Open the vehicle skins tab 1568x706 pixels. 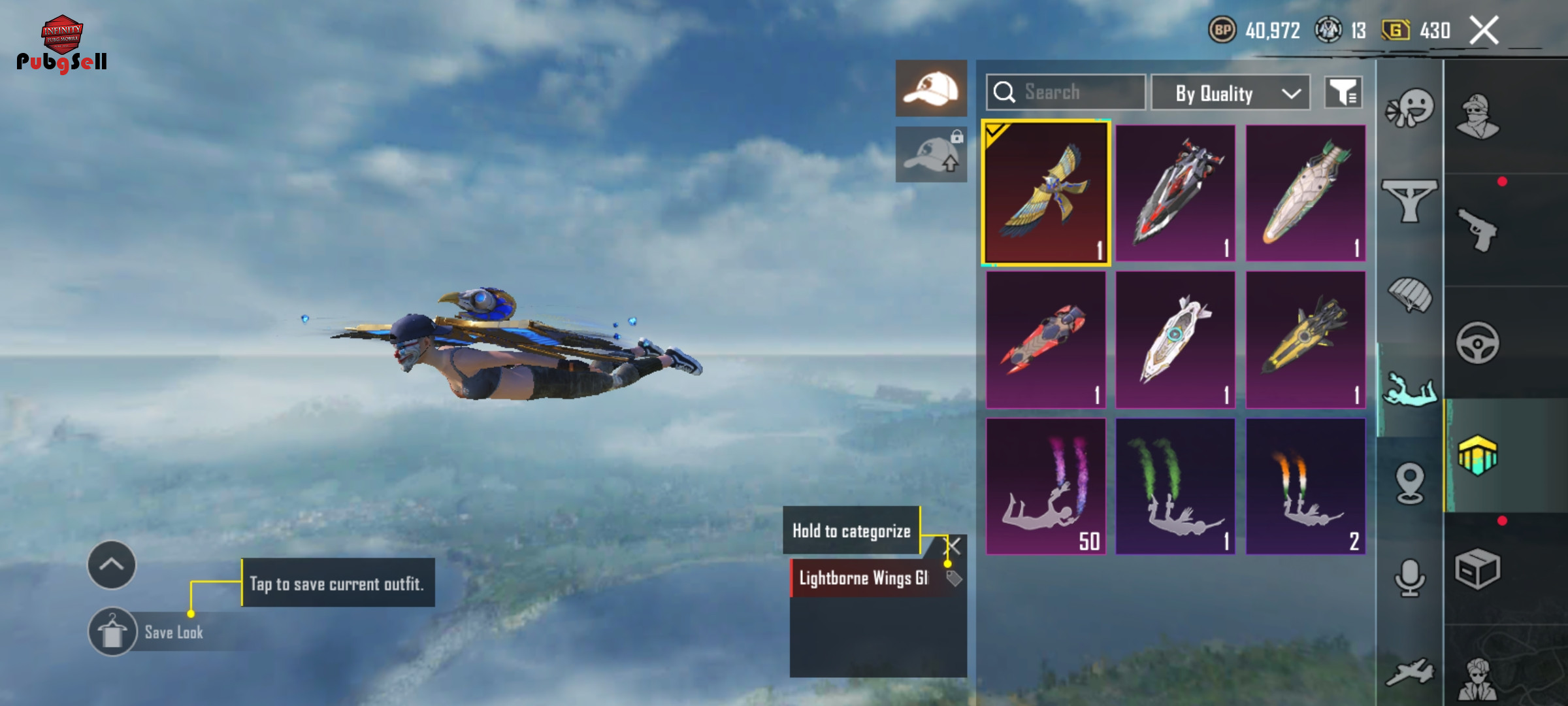coord(1478,343)
